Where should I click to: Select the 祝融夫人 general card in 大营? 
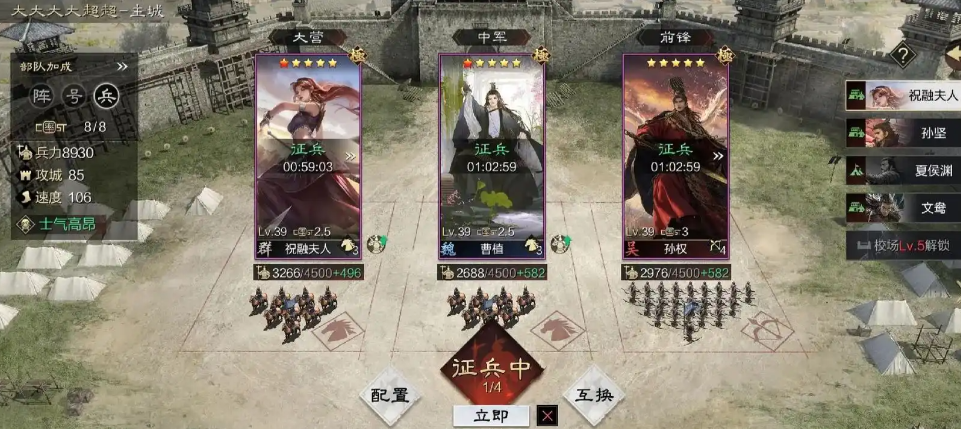(310, 155)
